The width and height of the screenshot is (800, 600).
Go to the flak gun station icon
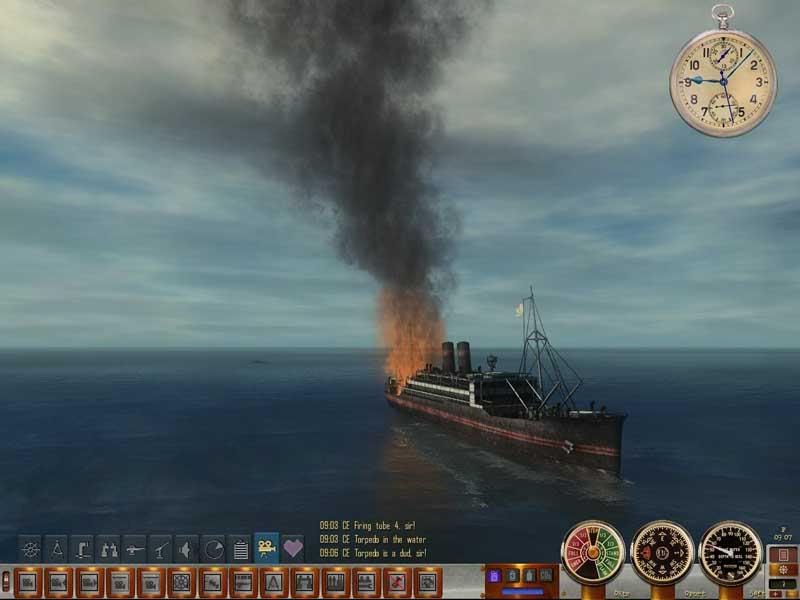(x=160, y=548)
